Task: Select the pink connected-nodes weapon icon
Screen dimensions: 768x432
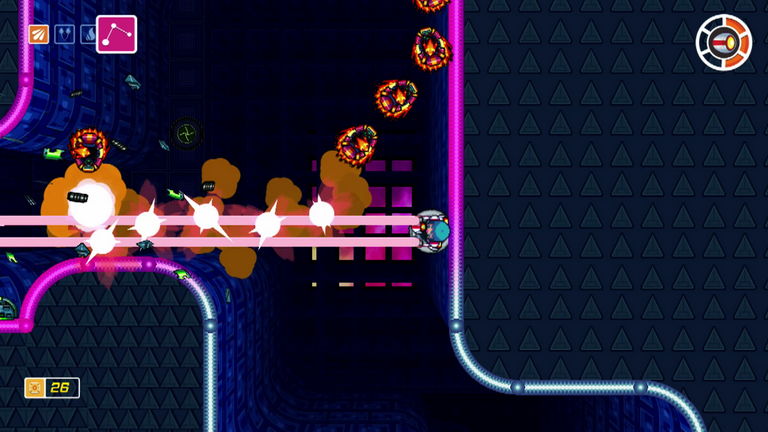Action: [116, 34]
